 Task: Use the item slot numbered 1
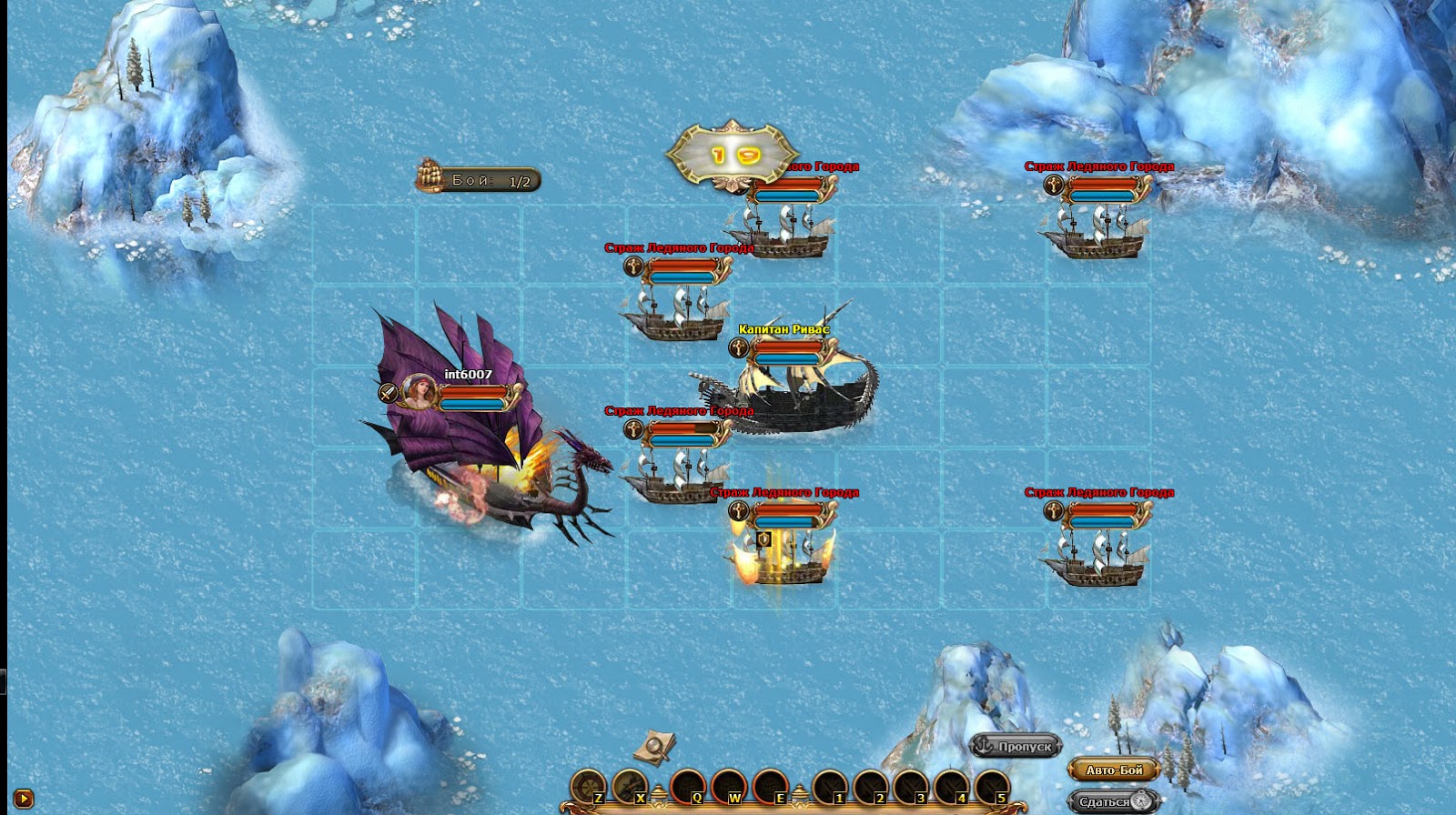click(x=829, y=785)
